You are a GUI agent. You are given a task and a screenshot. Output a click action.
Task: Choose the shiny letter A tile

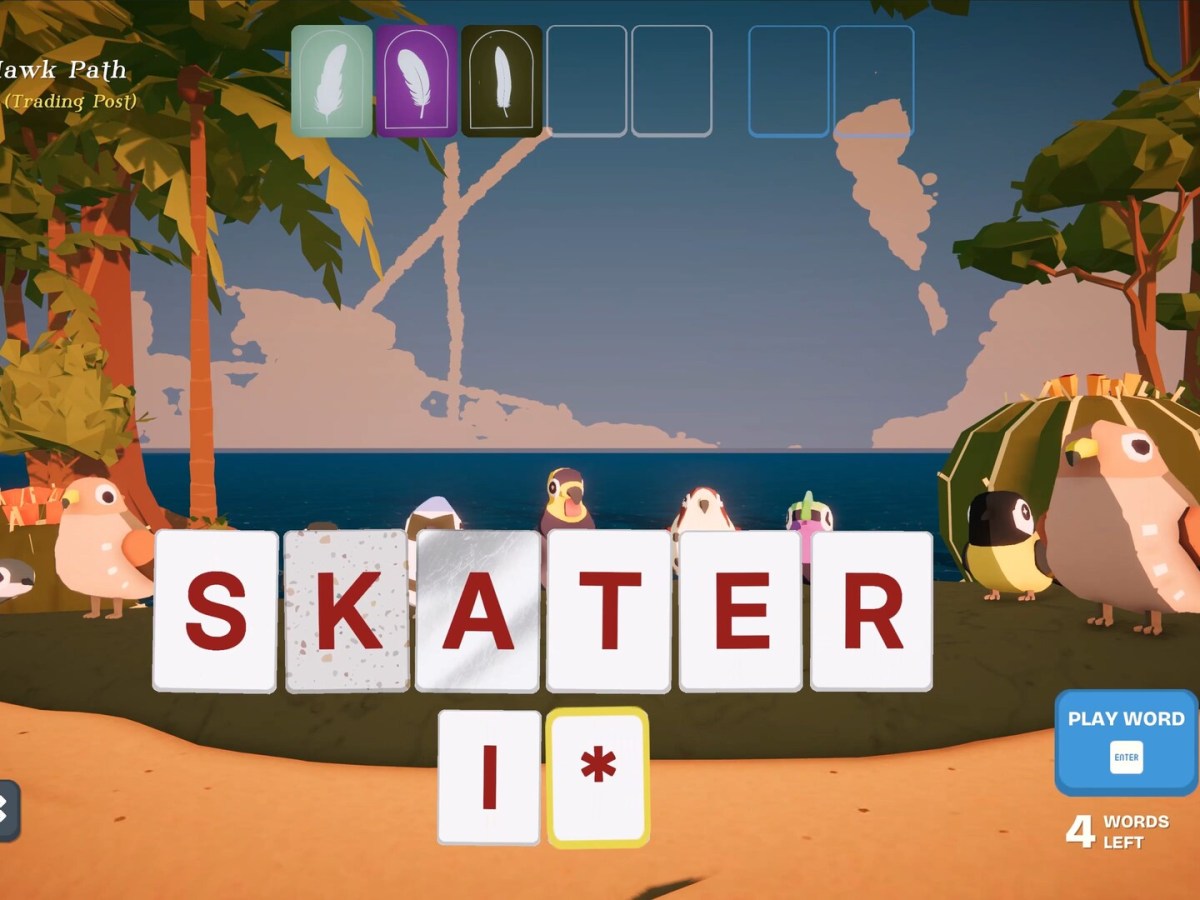click(478, 611)
